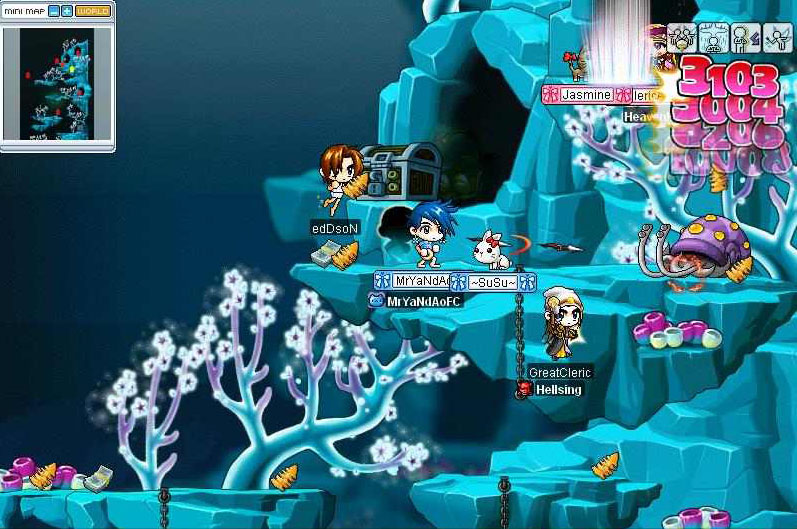Click the minimap minimize (minus) button
Screen dimensions: 797x529
tap(54, 11)
